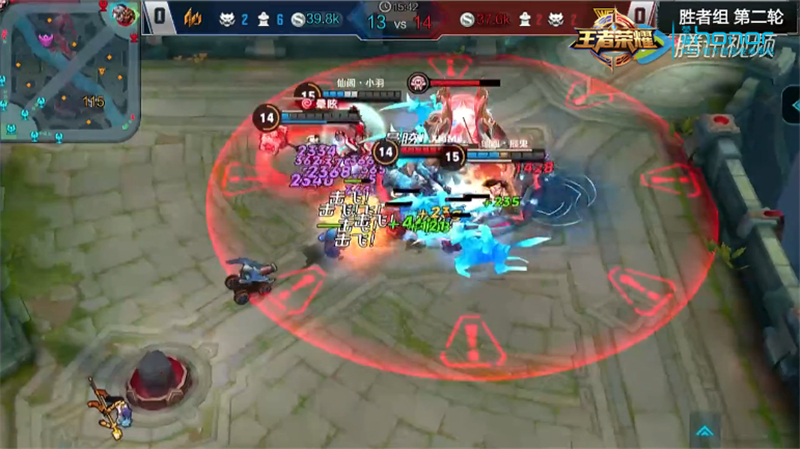The height and width of the screenshot is (449, 800).
Task: Open the side panel tab on the right edge
Action: click(x=791, y=104)
